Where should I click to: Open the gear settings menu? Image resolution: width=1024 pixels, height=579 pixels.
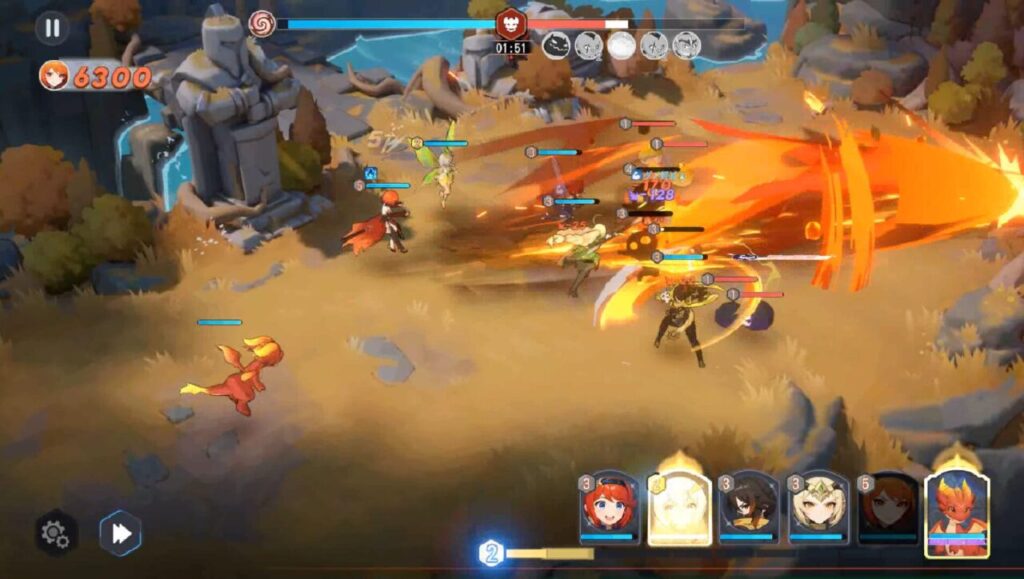[54, 533]
